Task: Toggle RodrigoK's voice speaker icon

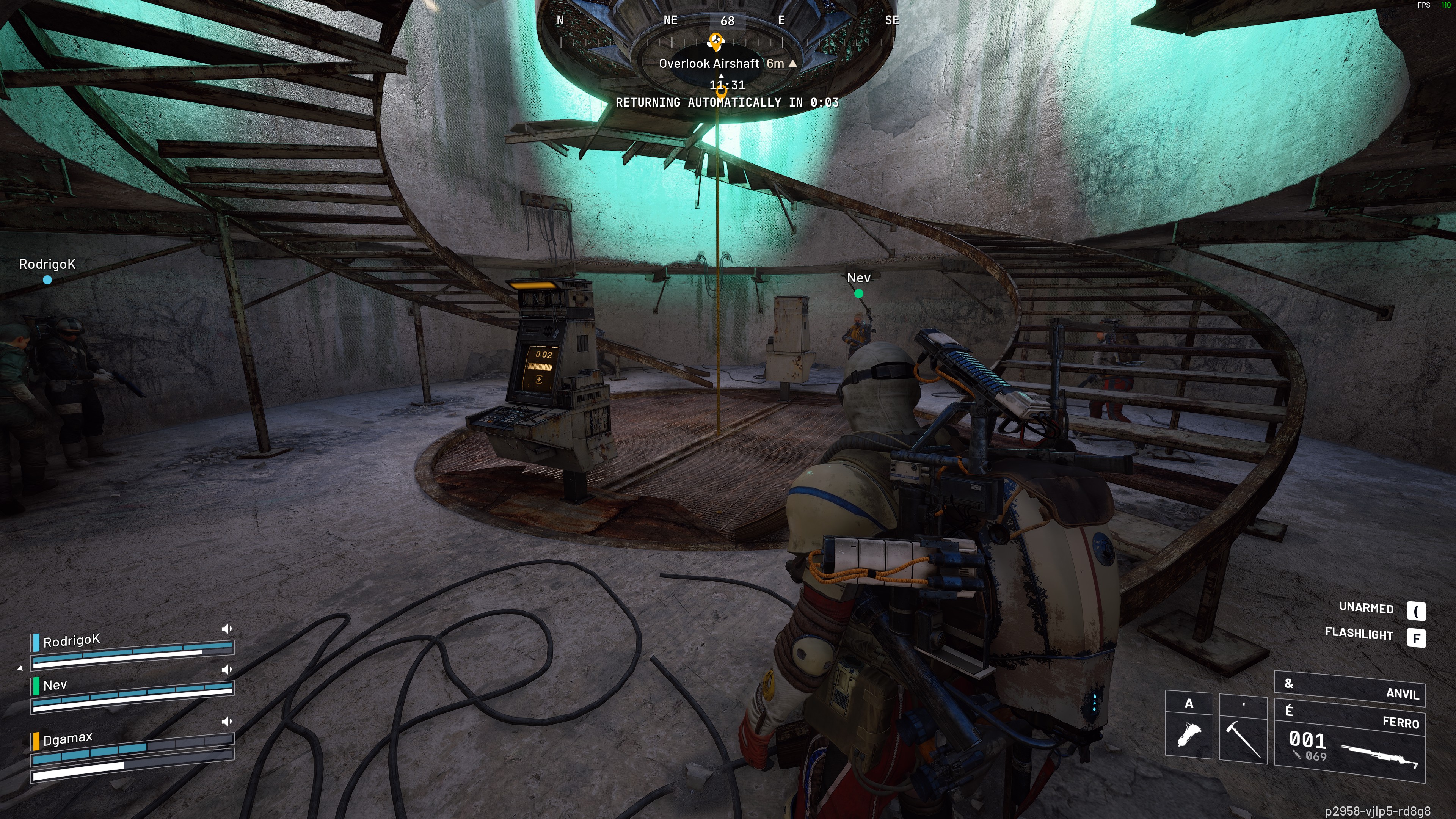Action: coord(227,629)
